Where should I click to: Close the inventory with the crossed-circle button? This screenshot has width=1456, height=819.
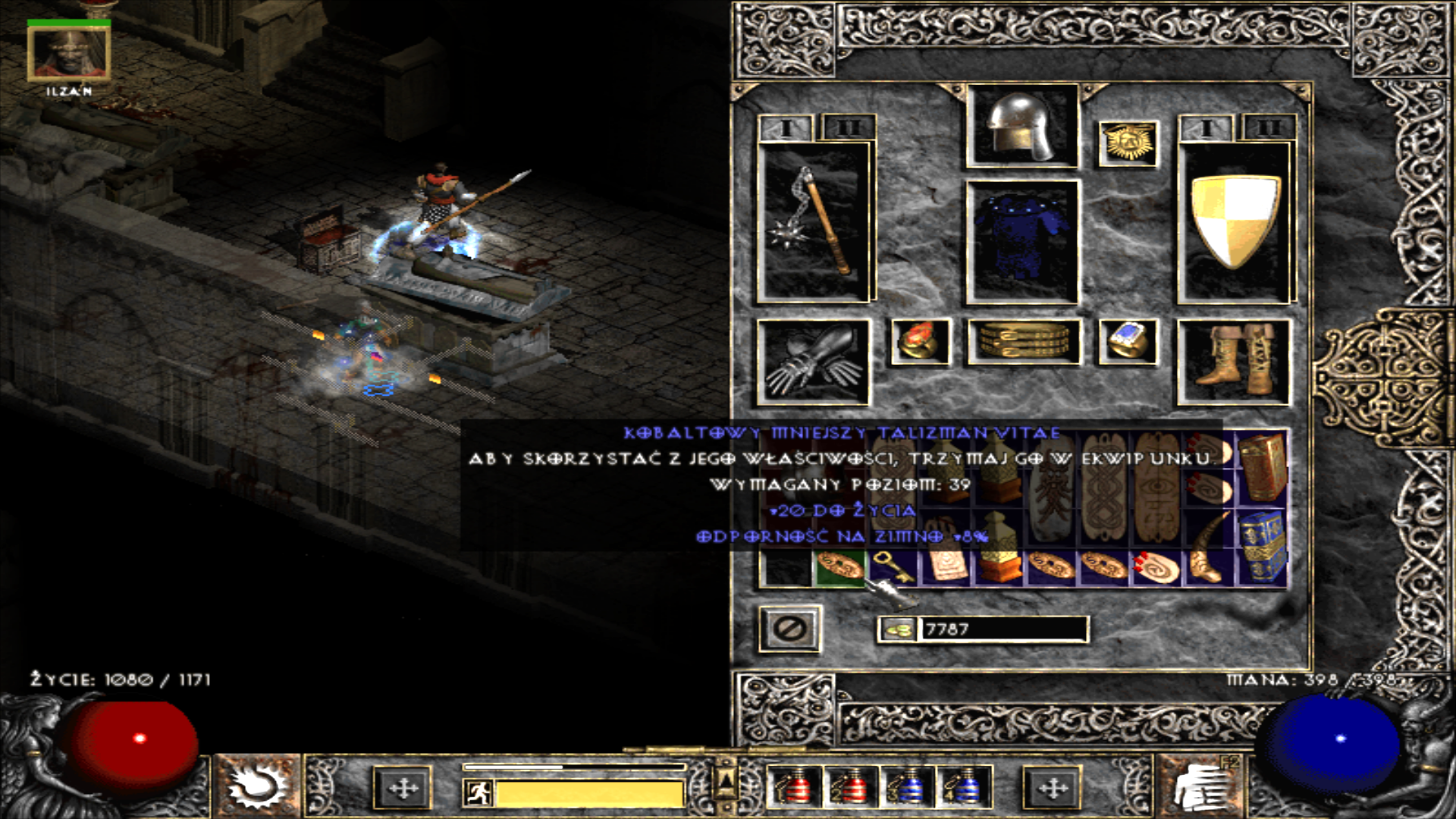[789, 629]
